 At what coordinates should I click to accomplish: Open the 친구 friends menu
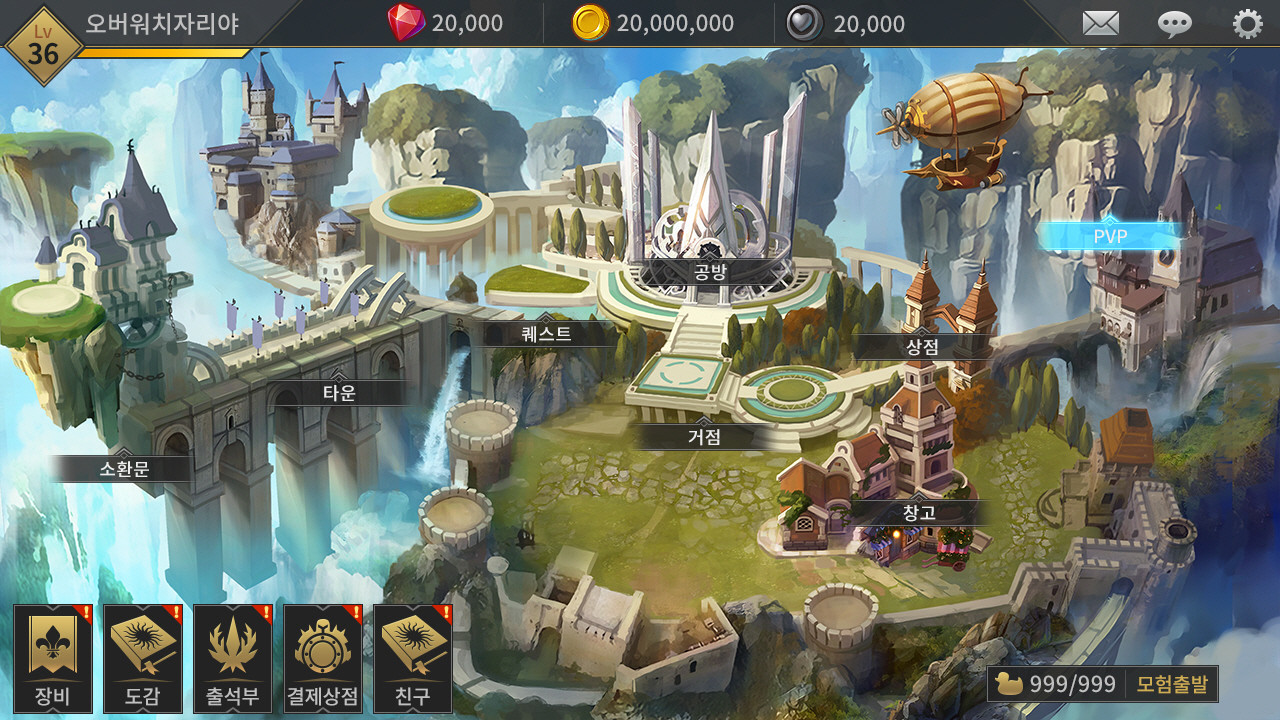(x=412, y=658)
